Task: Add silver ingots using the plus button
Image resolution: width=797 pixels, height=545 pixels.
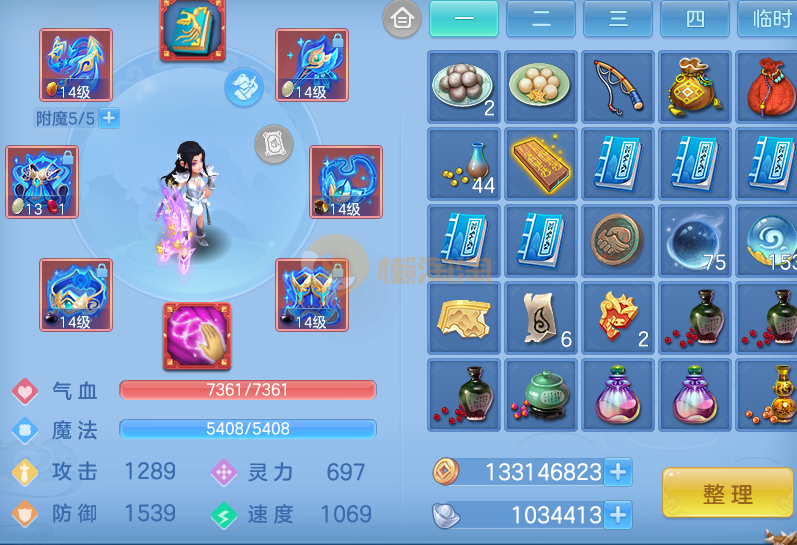Action: pyautogui.click(x=618, y=515)
